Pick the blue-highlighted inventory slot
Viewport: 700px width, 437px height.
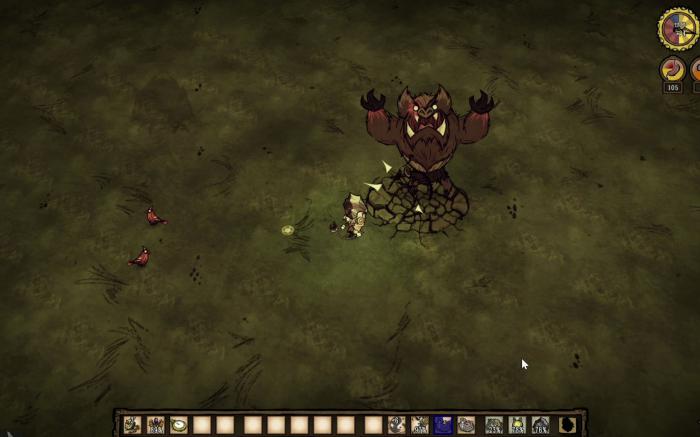(443, 425)
